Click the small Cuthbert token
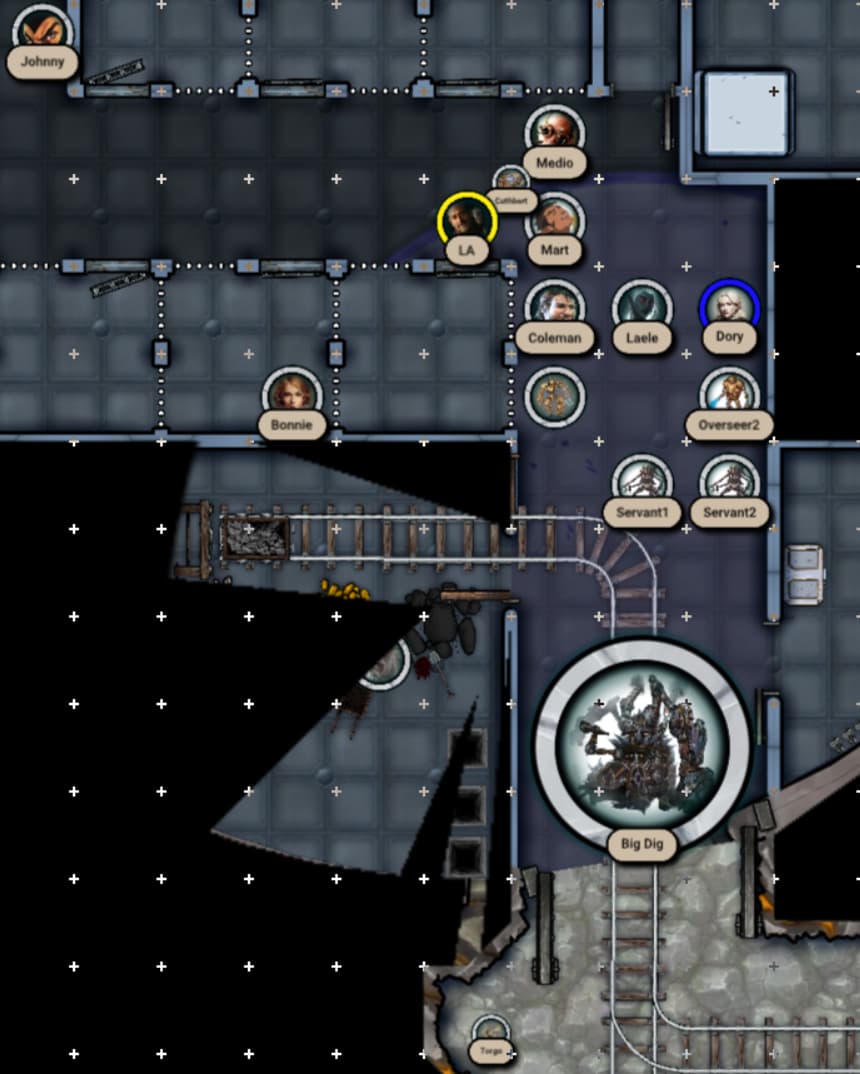The width and height of the screenshot is (860, 1074). coord(511,183)
